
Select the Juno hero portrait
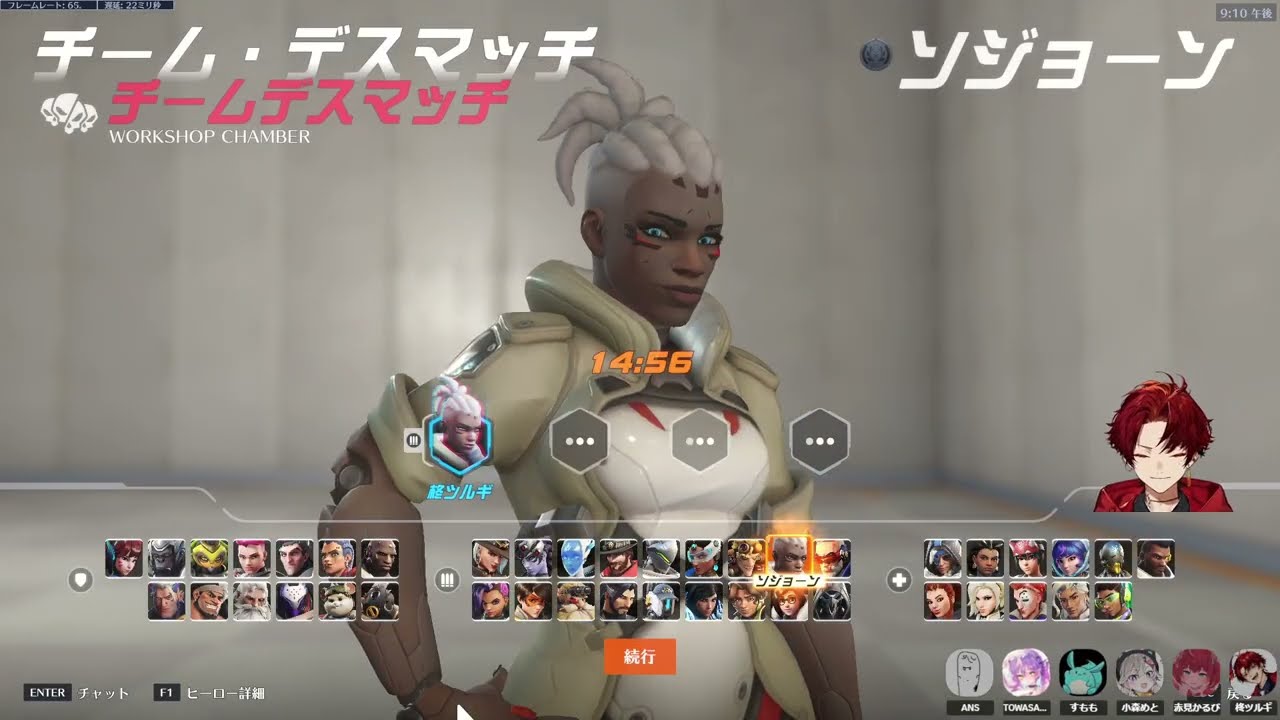click(x=1070, y=558)
